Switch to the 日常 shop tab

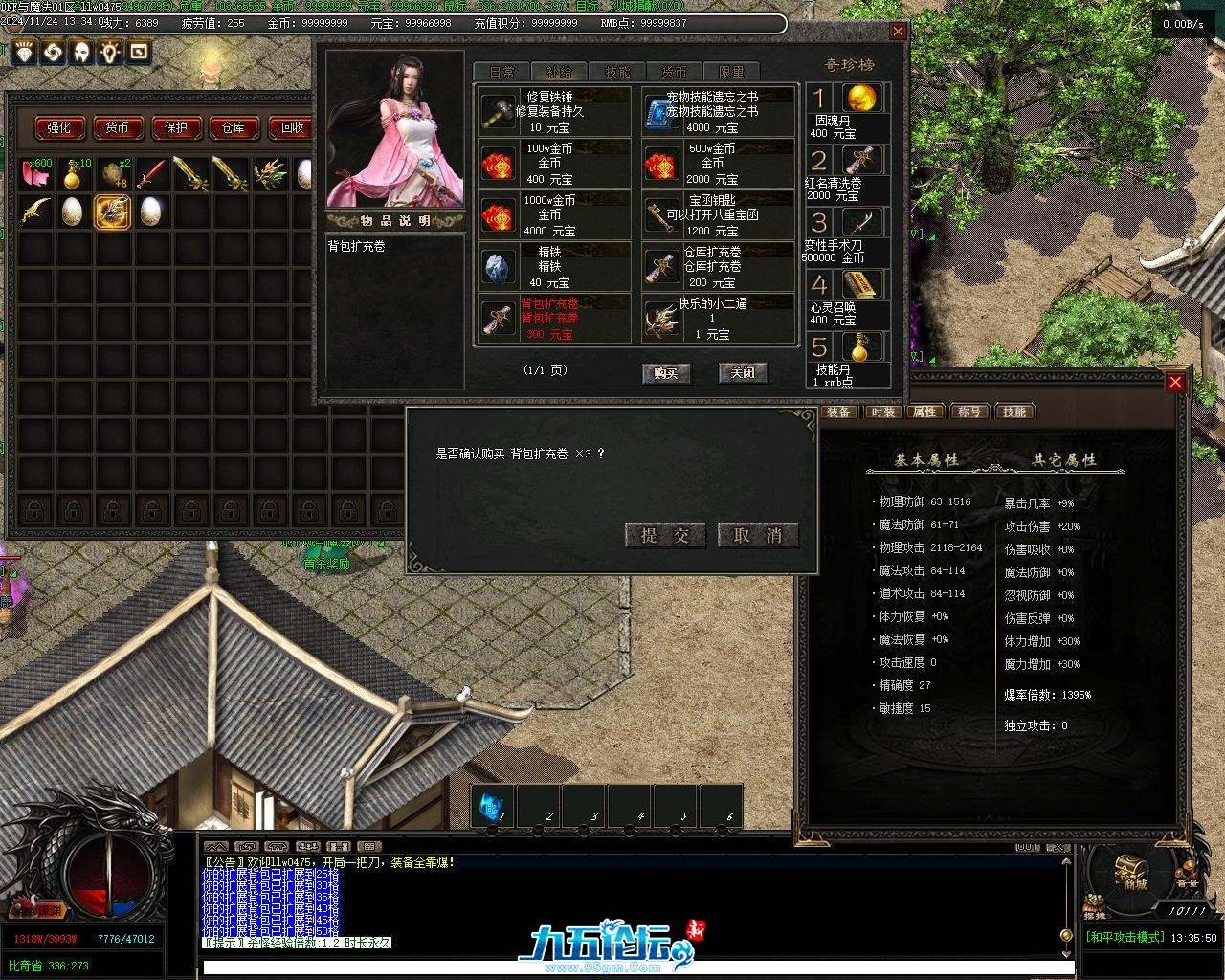[502, 72]
